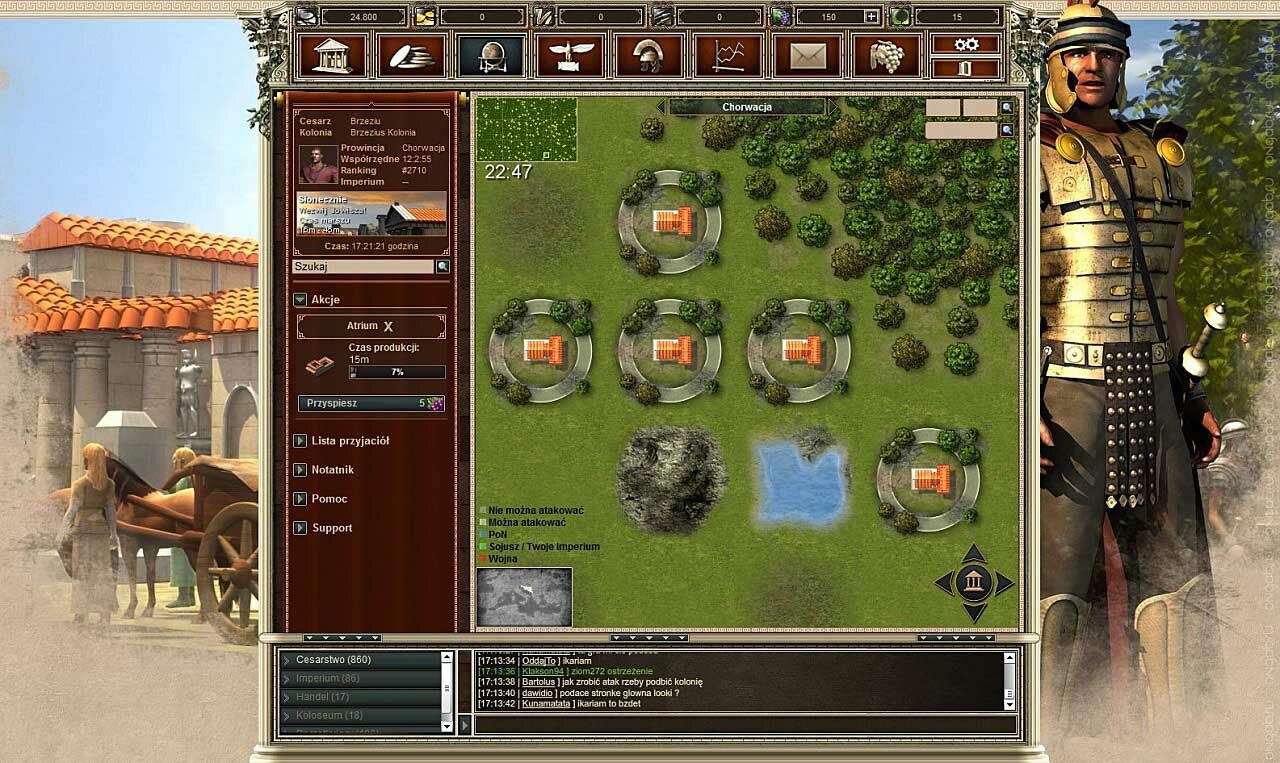Open the coins treasury menu
The height and width of the screenshot is (763, 1280).
point(411,55)
